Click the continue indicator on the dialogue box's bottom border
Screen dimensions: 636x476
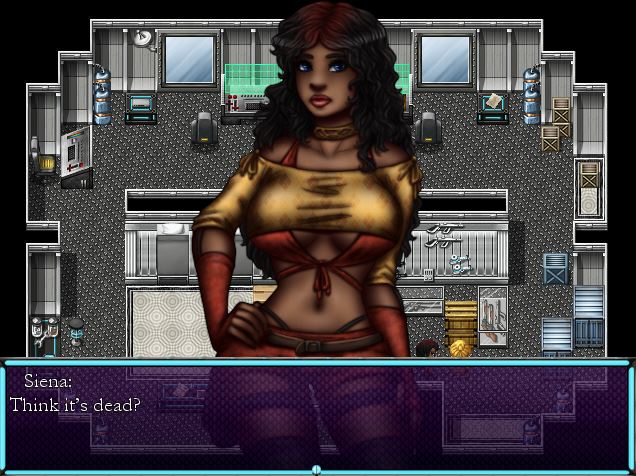[x=317, y=469]
